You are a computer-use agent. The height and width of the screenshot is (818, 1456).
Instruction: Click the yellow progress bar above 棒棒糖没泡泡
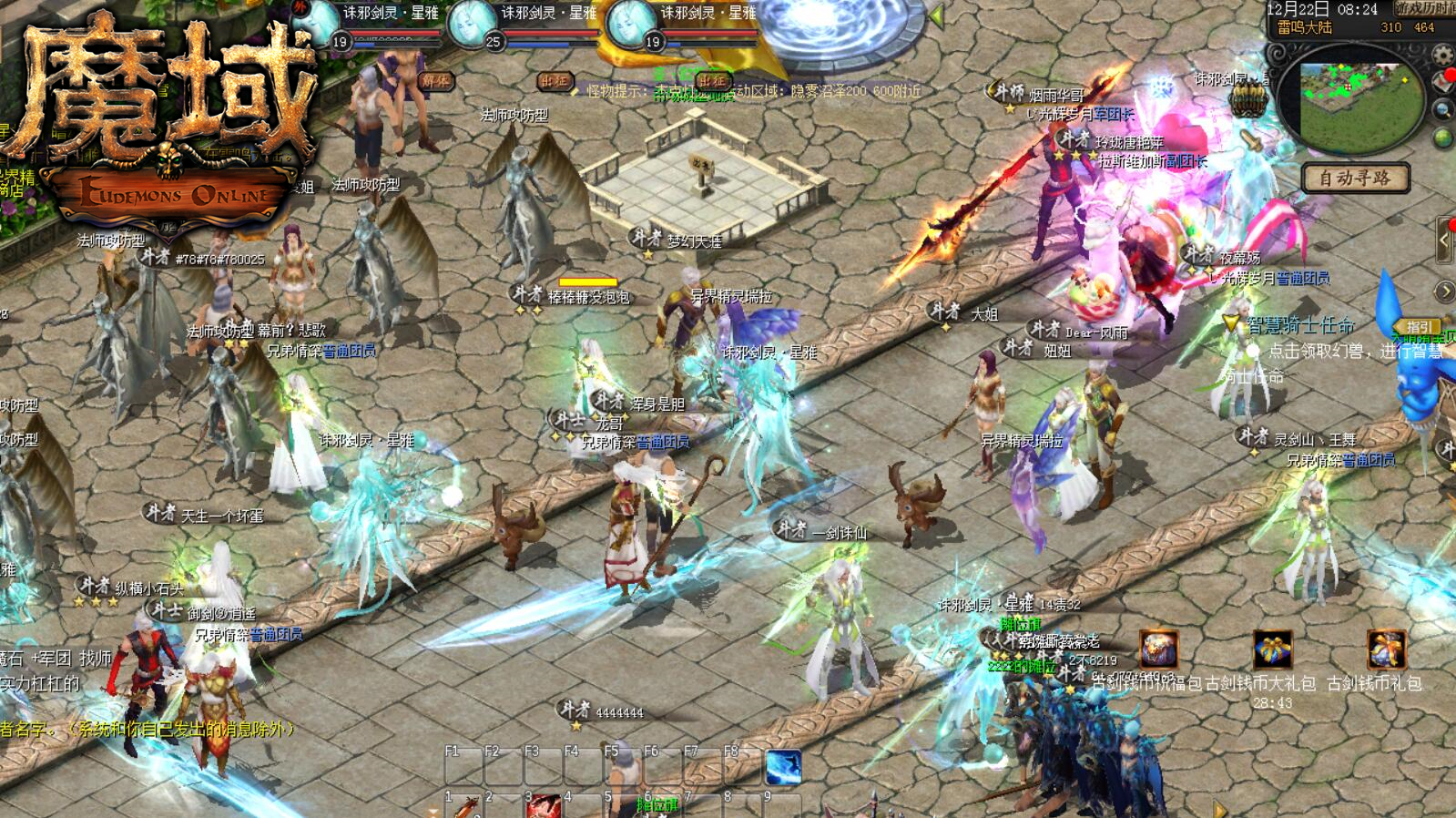[587, 283]
